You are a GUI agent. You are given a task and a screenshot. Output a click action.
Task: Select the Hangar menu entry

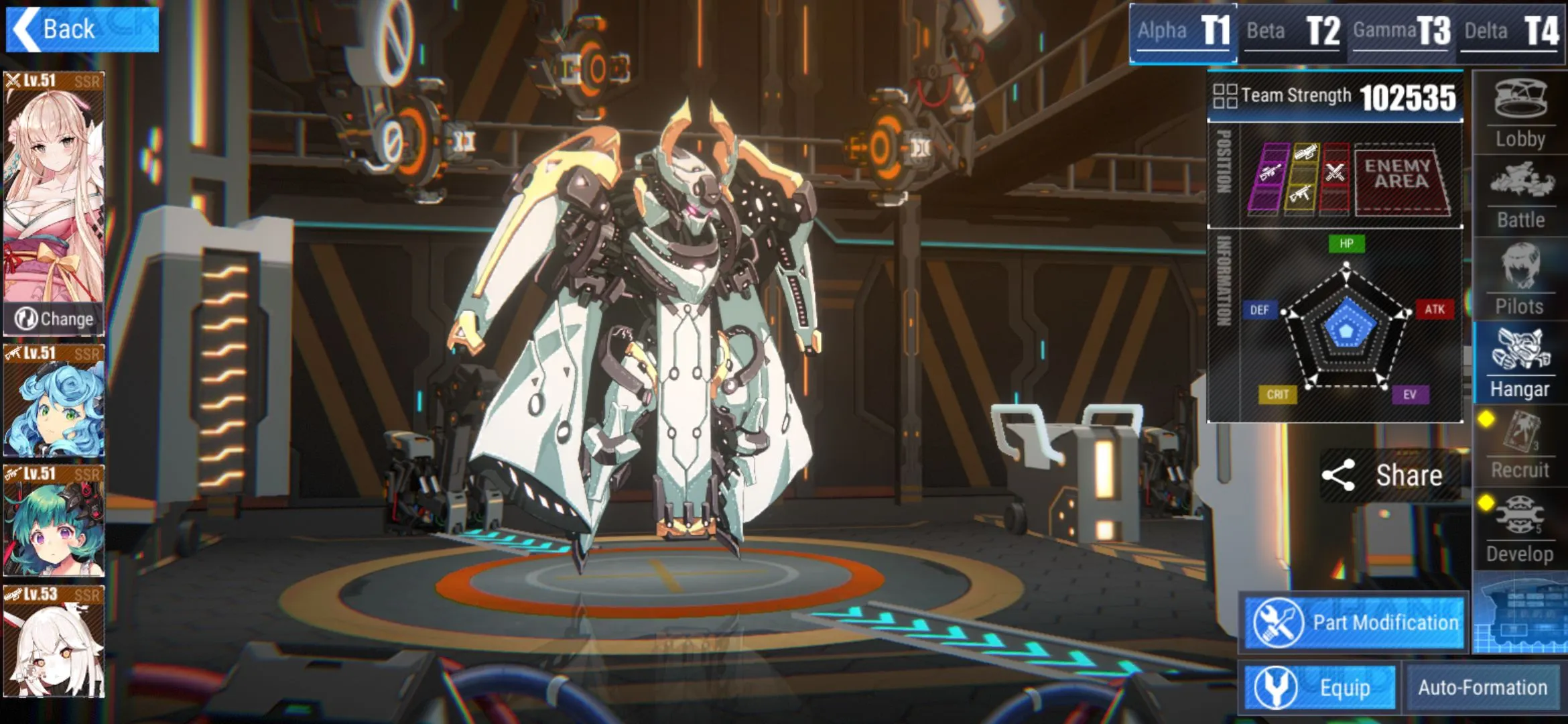(1520, 363)
